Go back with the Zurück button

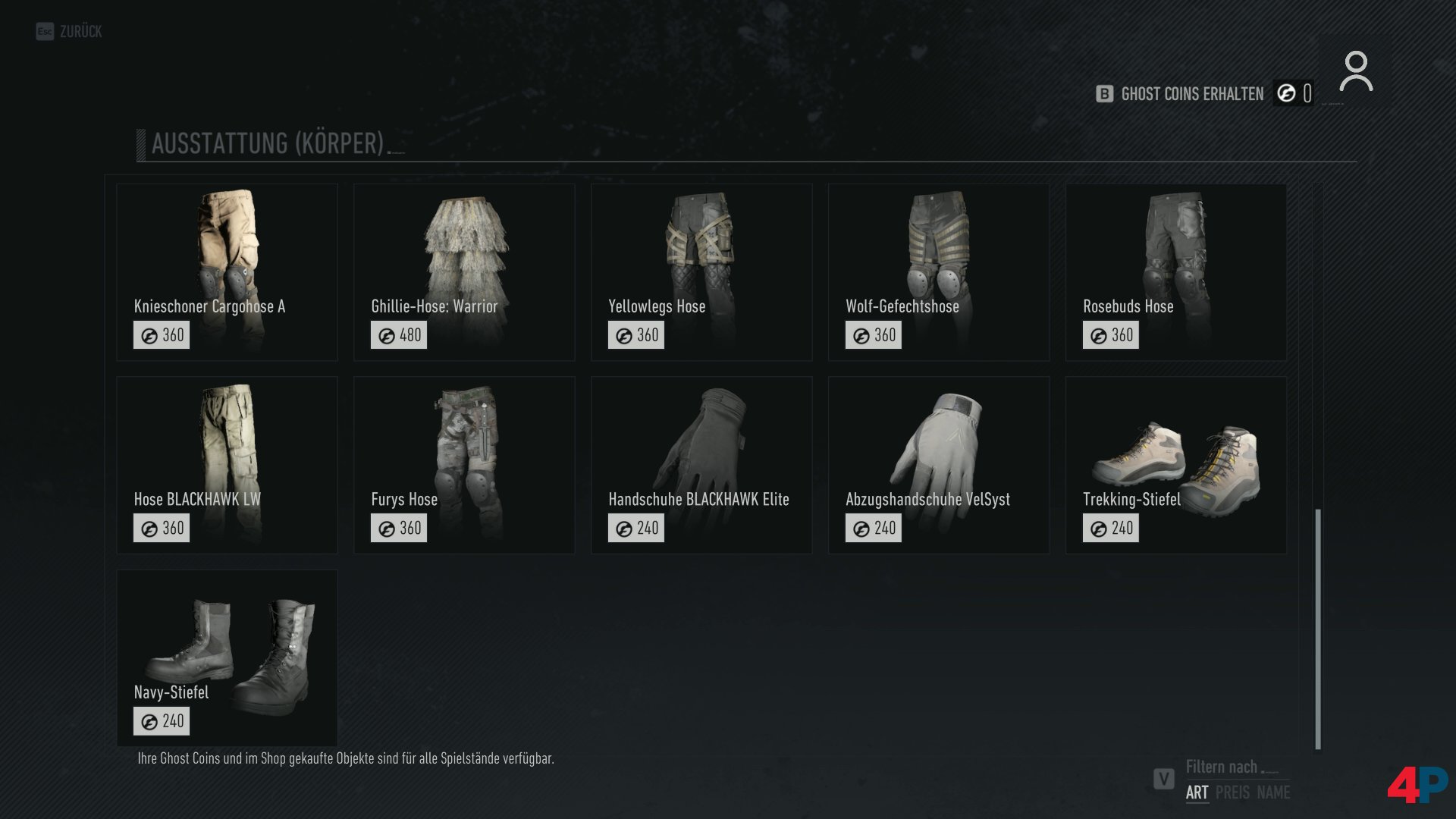tap(70, 32)
